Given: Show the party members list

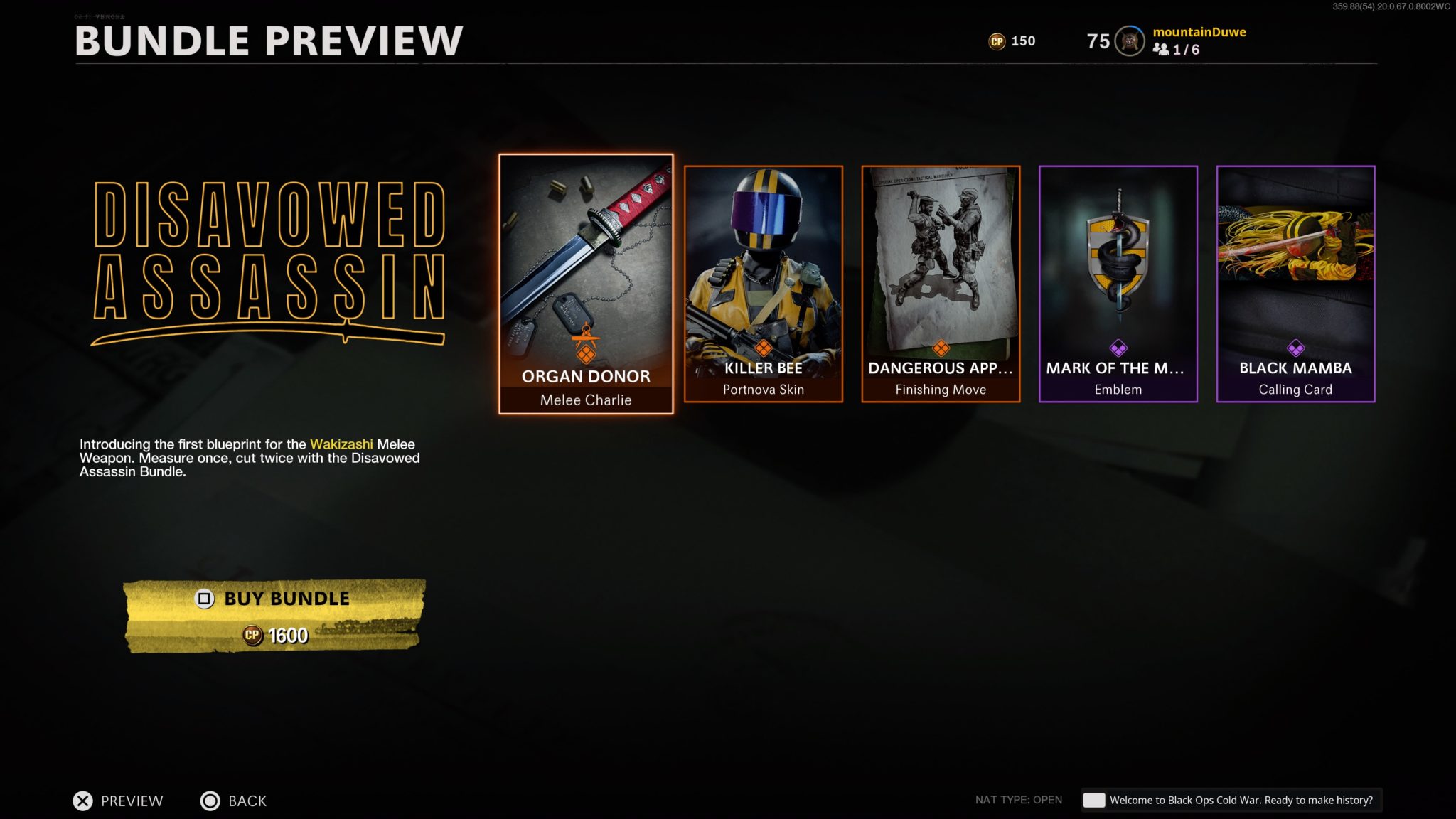Looking at the screenshot, I should [x=1177, y=50].
